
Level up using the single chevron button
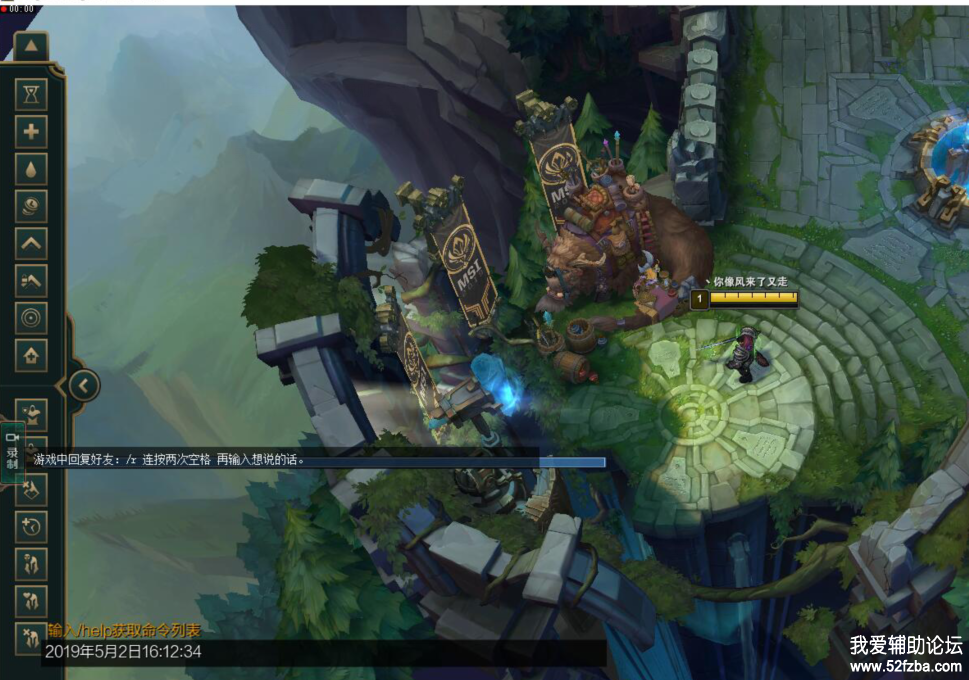(32, 242)
